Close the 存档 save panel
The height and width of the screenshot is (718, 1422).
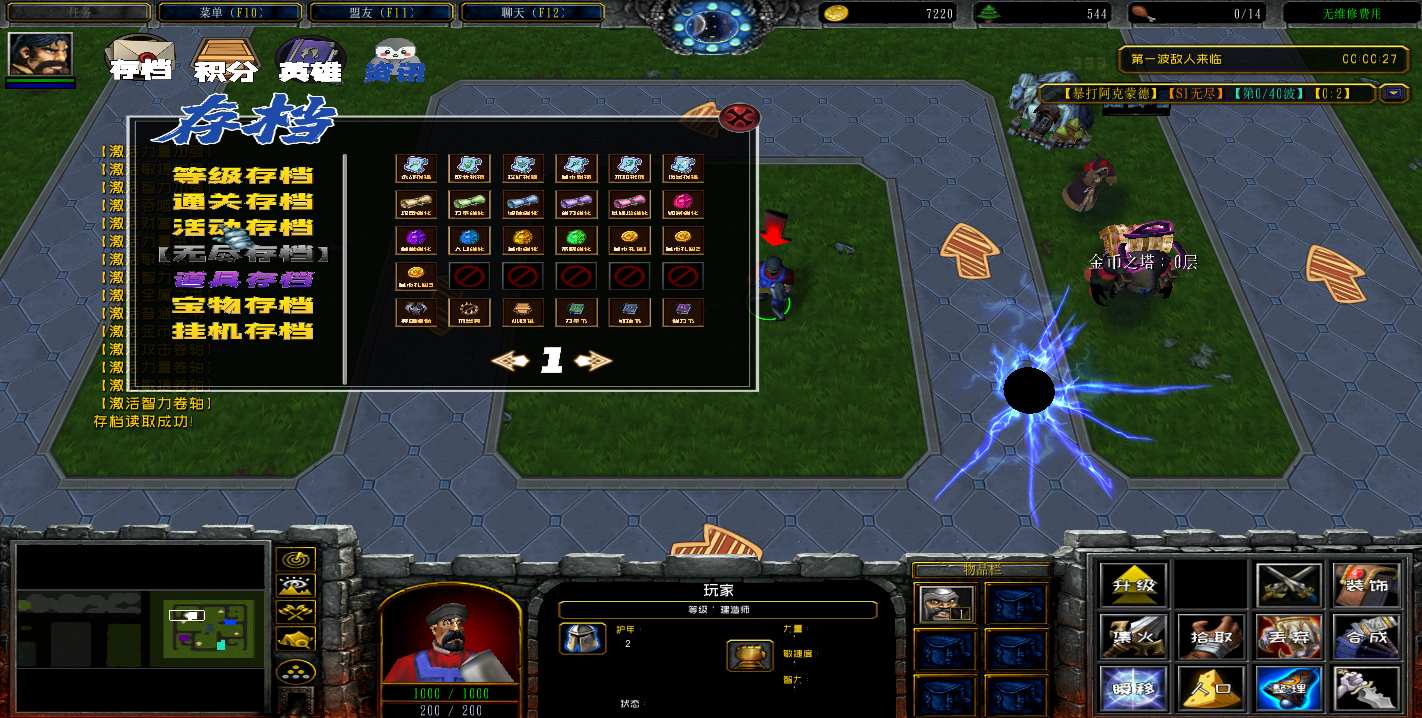pos(739,118)
